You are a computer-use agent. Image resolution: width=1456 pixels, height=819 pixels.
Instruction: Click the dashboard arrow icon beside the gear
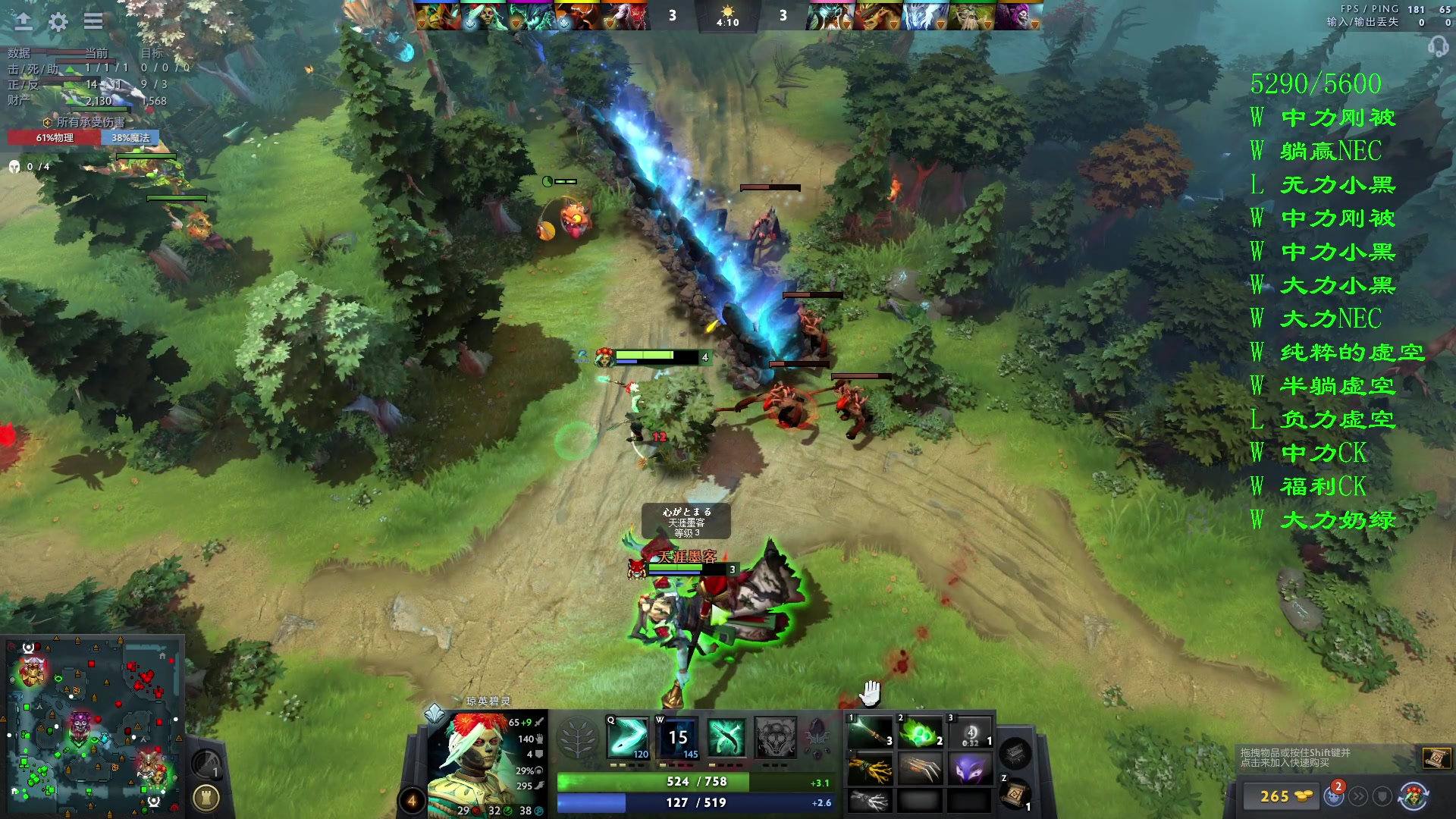pos(24,21)
